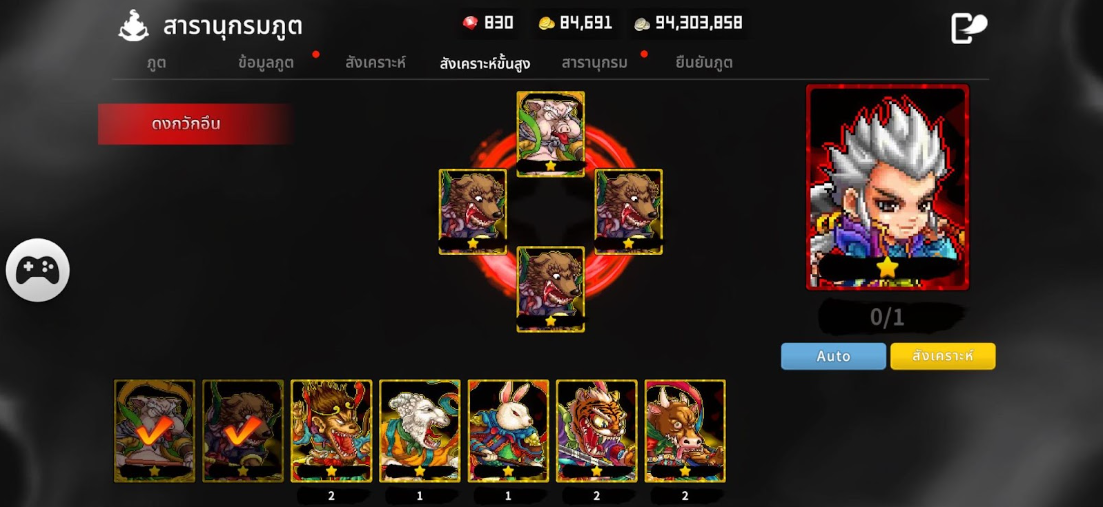Open the gamepad overlay button
1103x507 pixels.
click(x=38, y=270)
